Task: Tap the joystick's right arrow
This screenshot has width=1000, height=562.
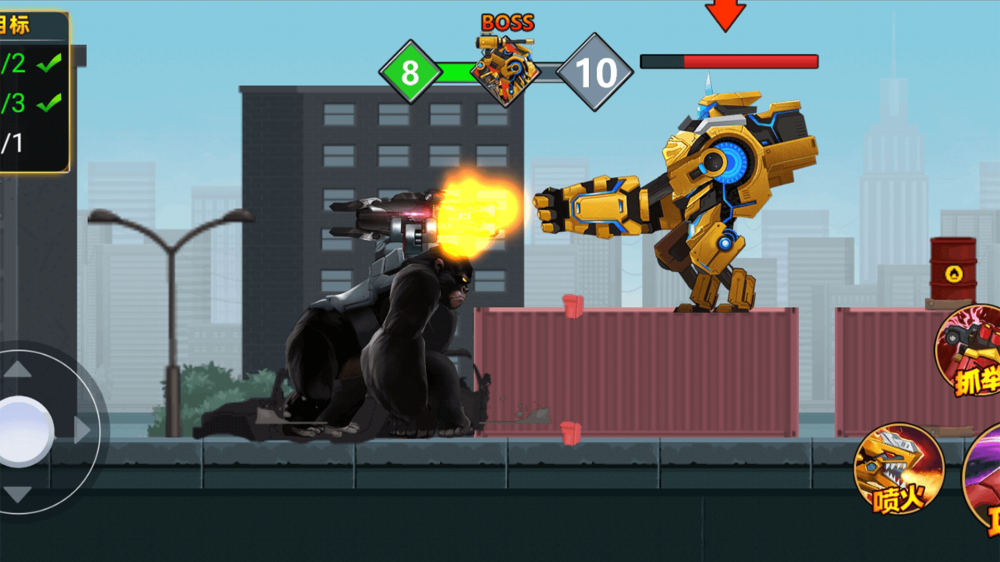Action: click(x=84, y=430)
